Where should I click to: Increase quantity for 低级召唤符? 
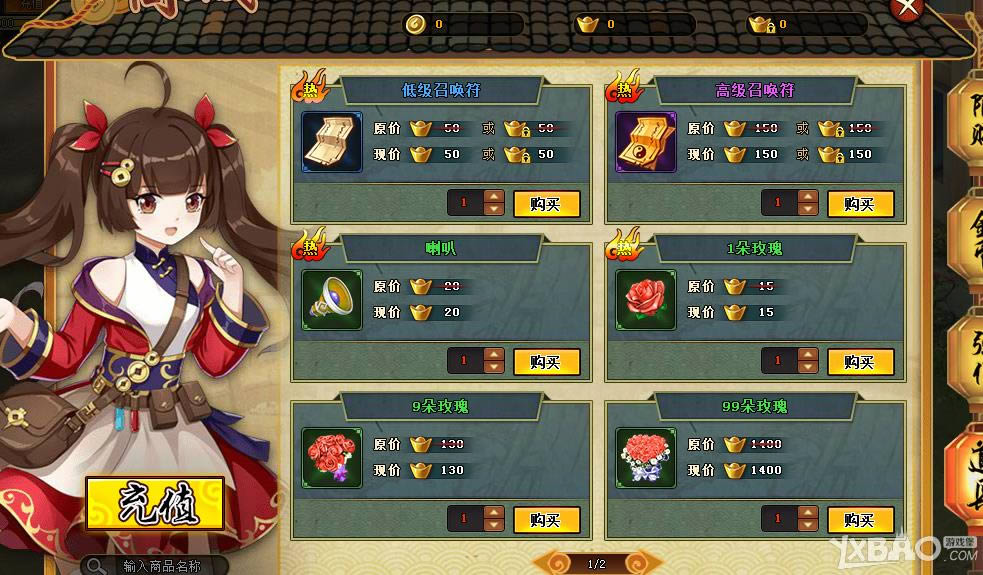(x=494, y=197)
